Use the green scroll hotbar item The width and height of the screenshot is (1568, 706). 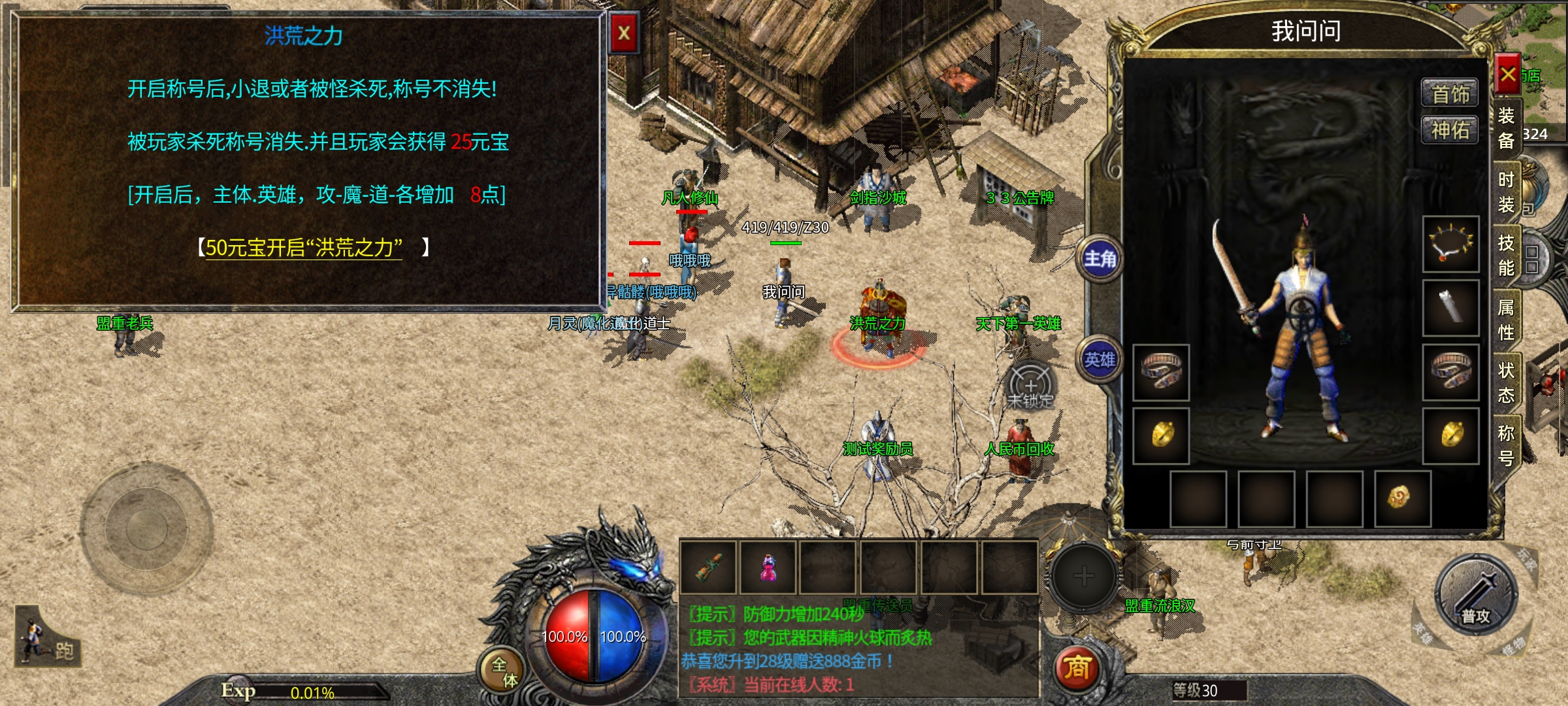coord(709,567)
